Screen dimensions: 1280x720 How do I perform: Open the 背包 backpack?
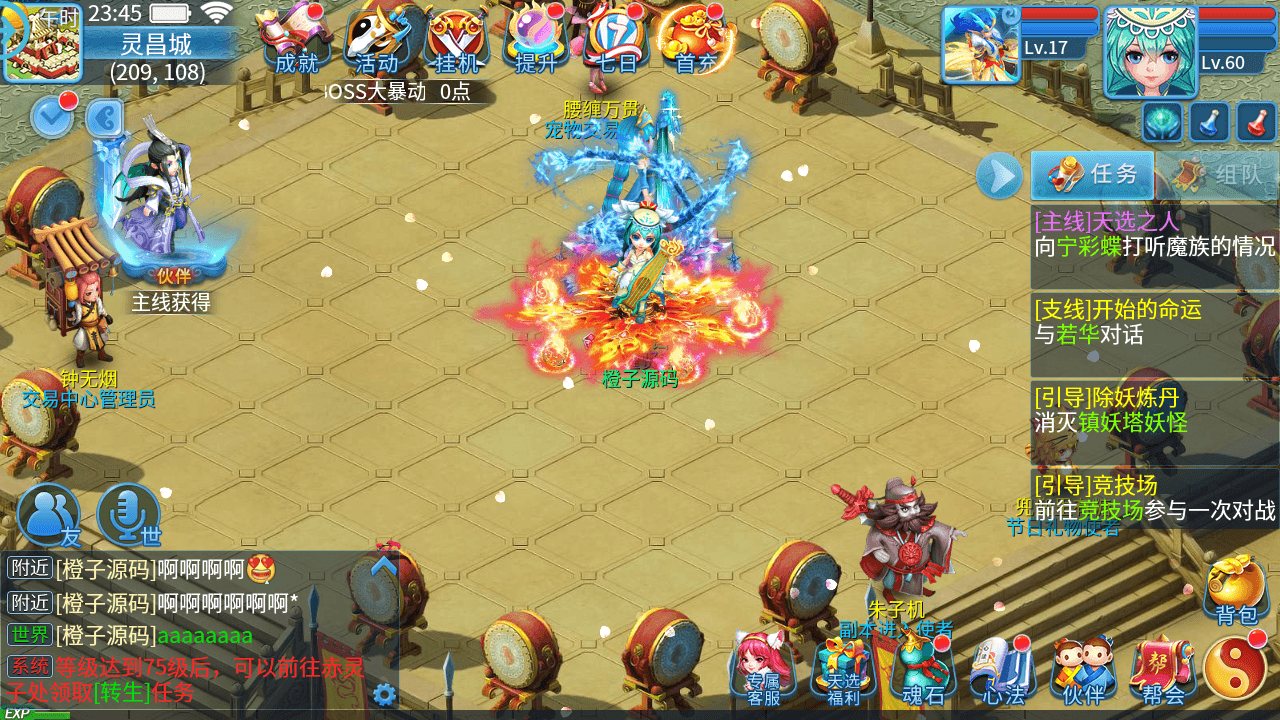pos(1236,590)
